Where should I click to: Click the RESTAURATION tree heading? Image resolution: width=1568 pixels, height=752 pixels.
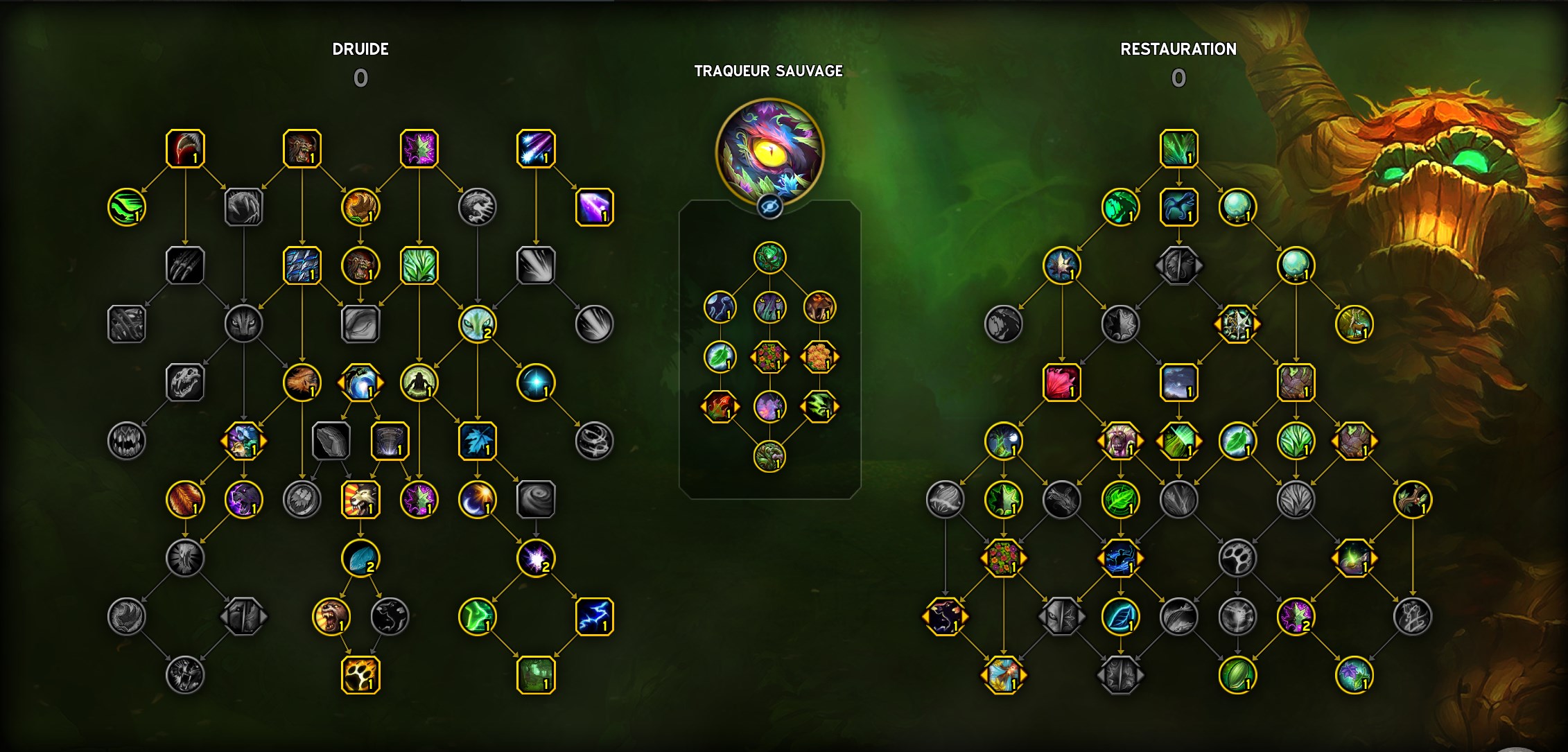point(1179,49)
